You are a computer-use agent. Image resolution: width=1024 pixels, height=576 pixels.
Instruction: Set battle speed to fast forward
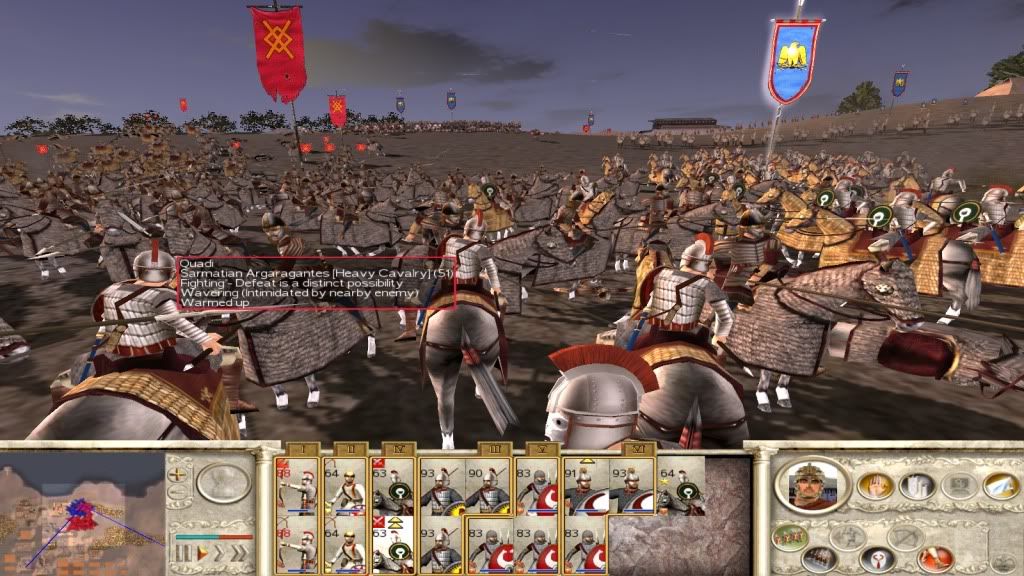click(220, 552)
